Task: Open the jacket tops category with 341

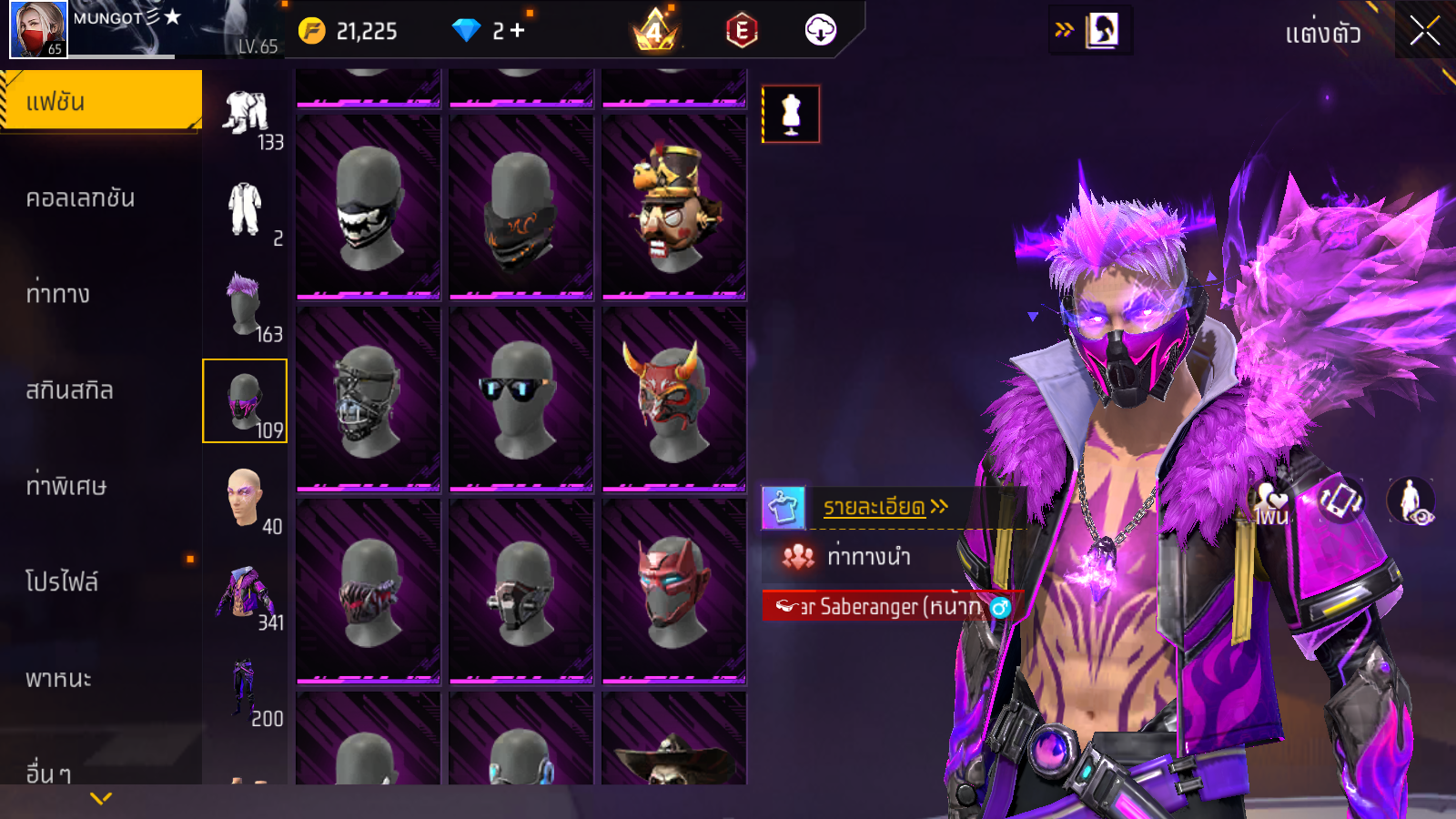Action: click(245, 594)
